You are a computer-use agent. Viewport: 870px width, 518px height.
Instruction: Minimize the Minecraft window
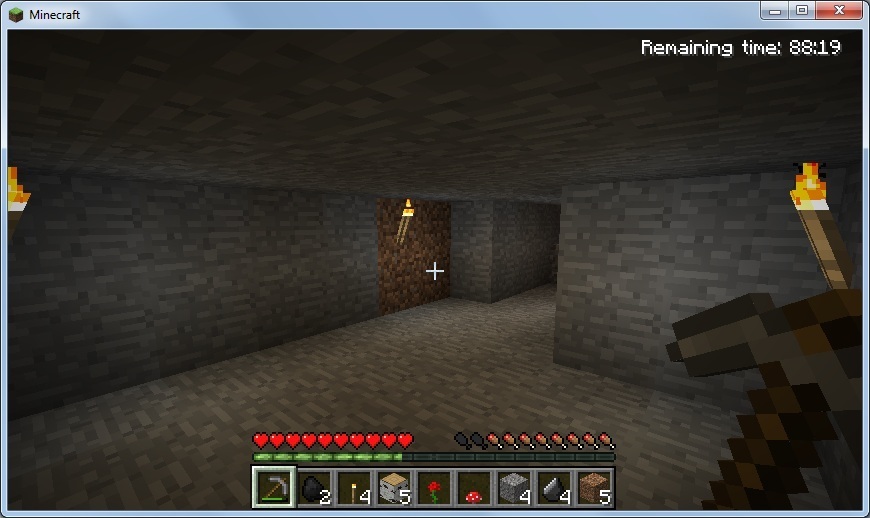776,10
